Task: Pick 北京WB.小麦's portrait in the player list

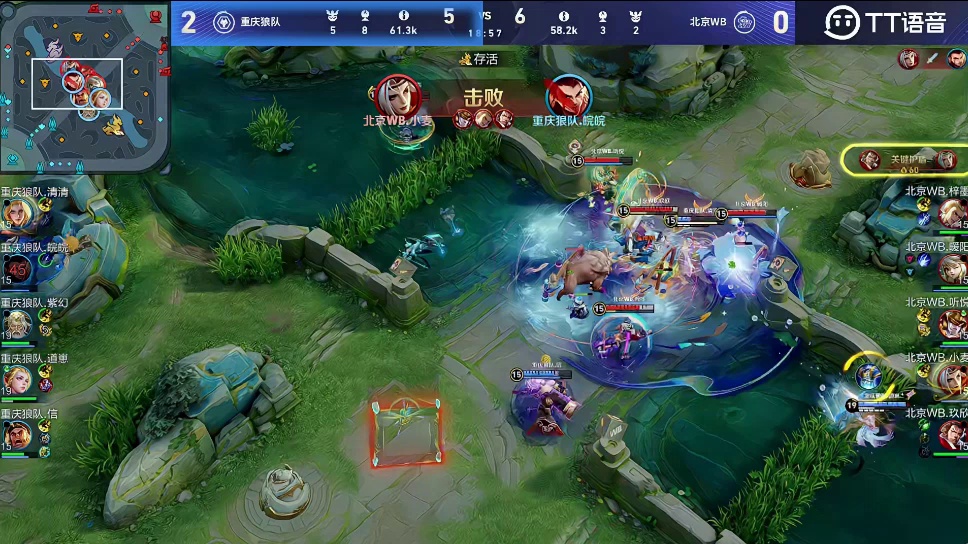Action: coord(952,378)
